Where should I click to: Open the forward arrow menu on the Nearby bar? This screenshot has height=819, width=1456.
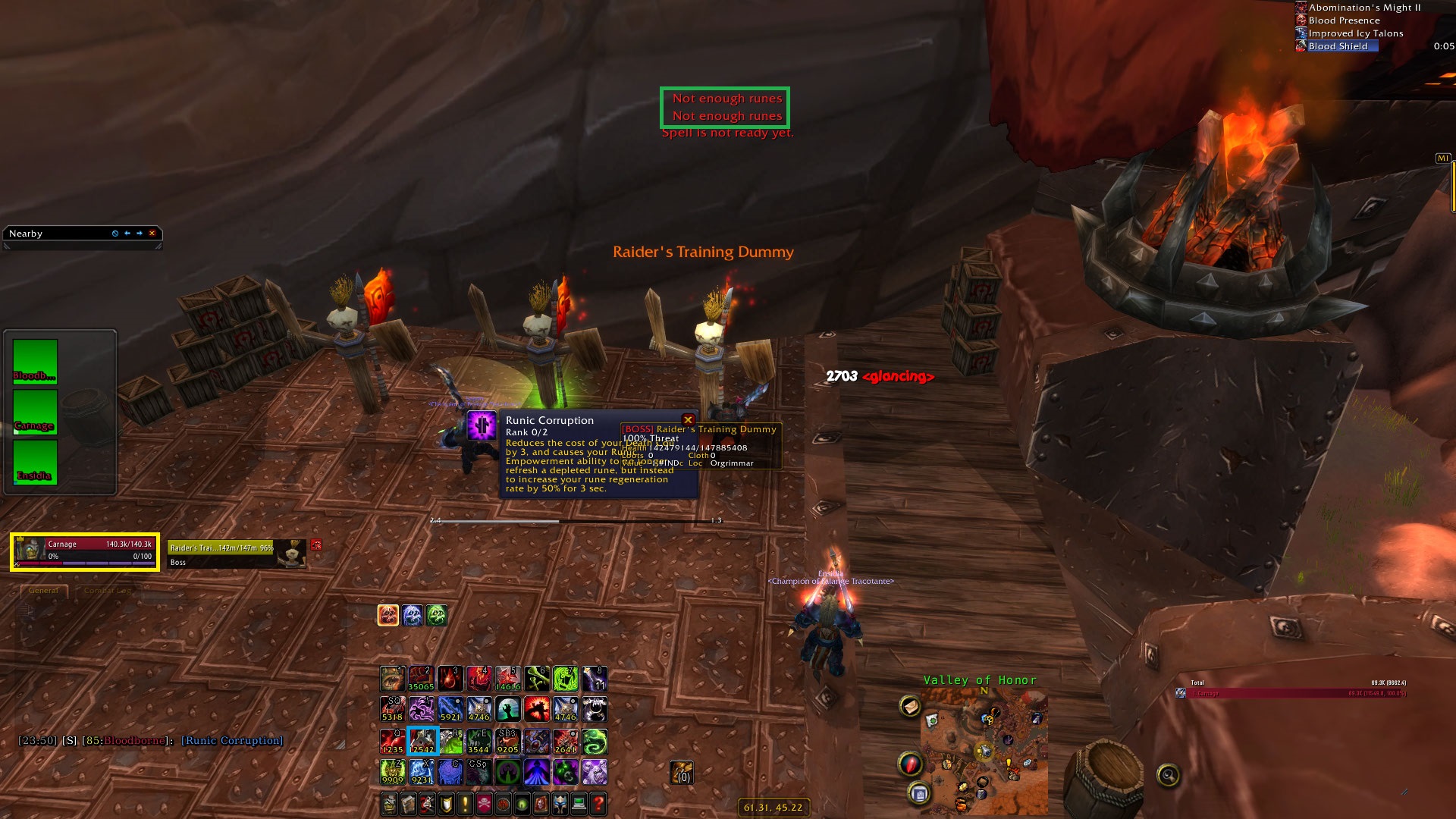138,234
